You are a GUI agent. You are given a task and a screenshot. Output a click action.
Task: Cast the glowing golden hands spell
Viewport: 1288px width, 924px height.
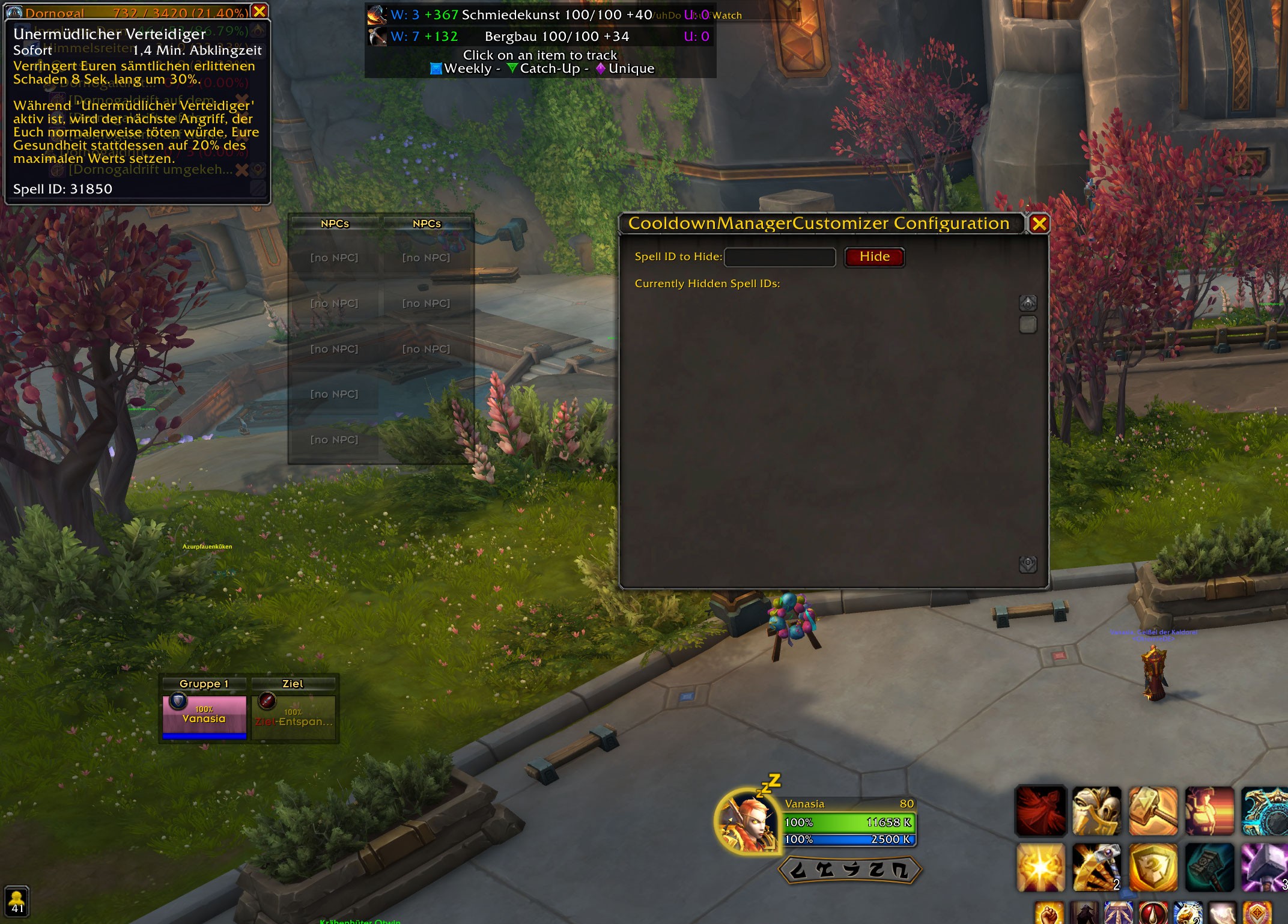[x=1040, y=868]
